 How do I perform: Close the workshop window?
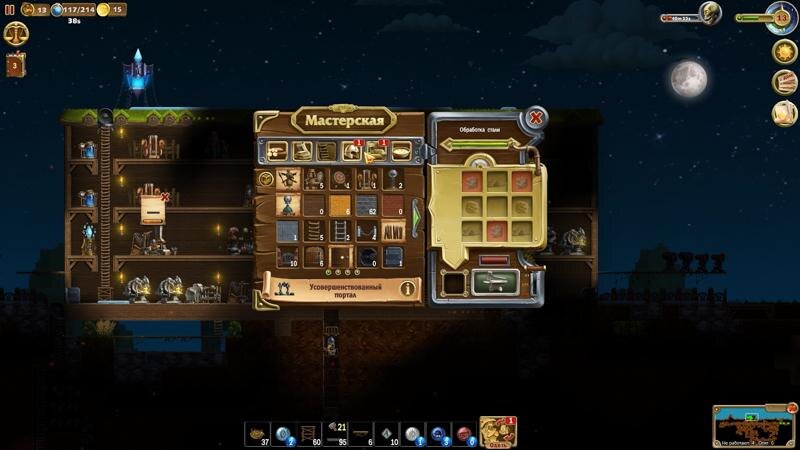pyautogui.click(x=536, y=118)
